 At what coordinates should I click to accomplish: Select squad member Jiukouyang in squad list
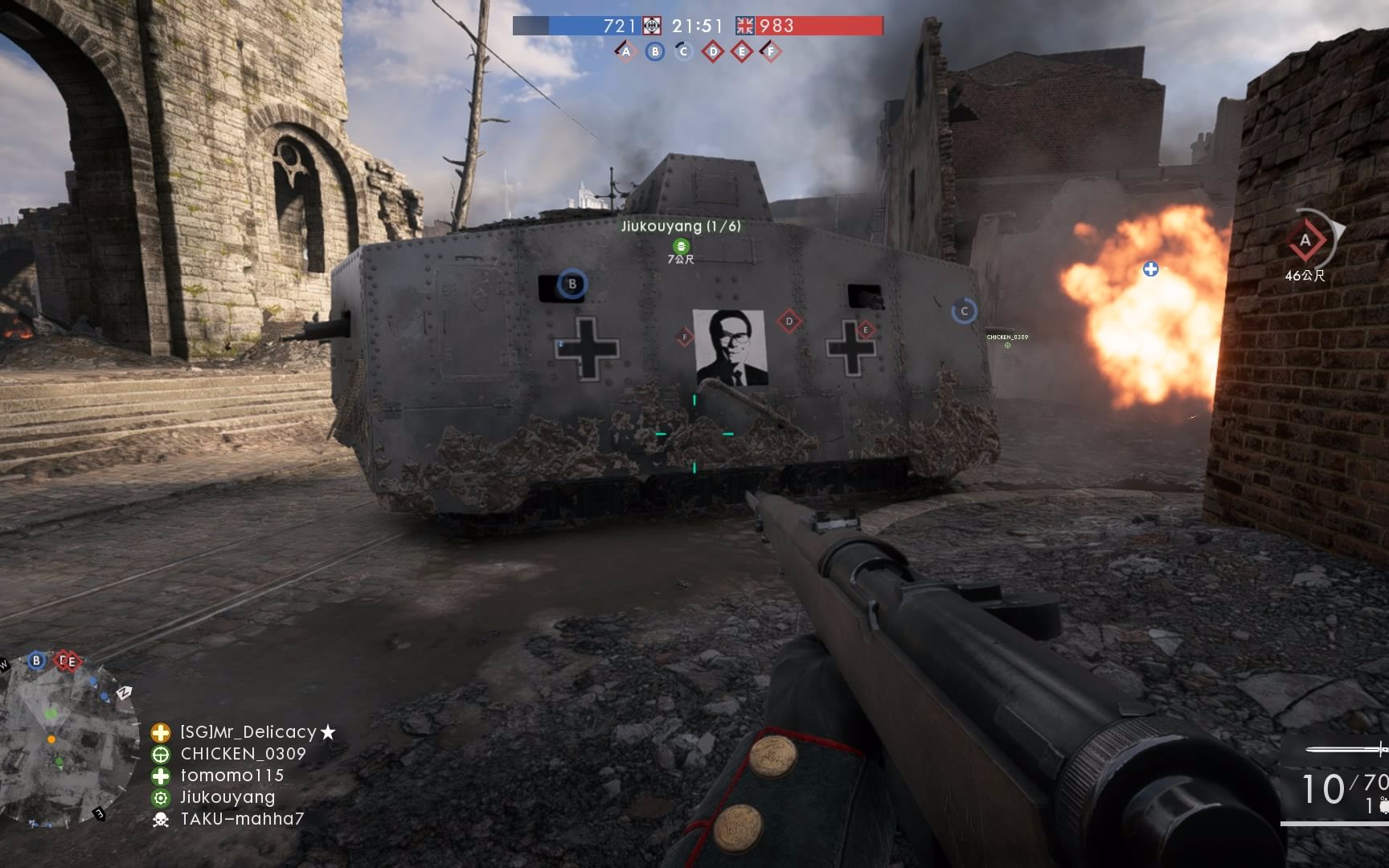pos(227,797)
